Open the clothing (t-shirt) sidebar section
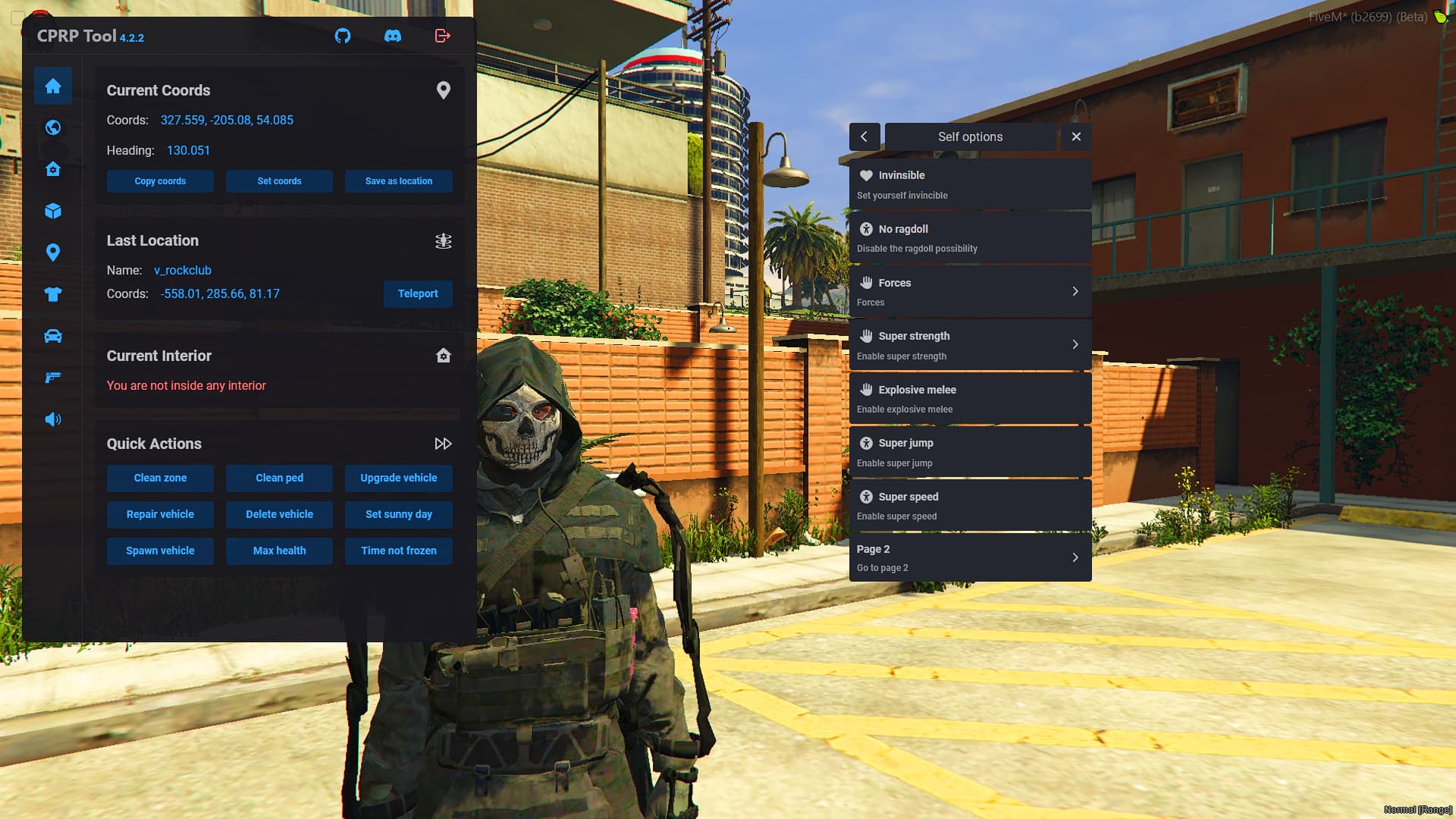This screenshot has height=819, width=1456. click(x=53, y=294)
